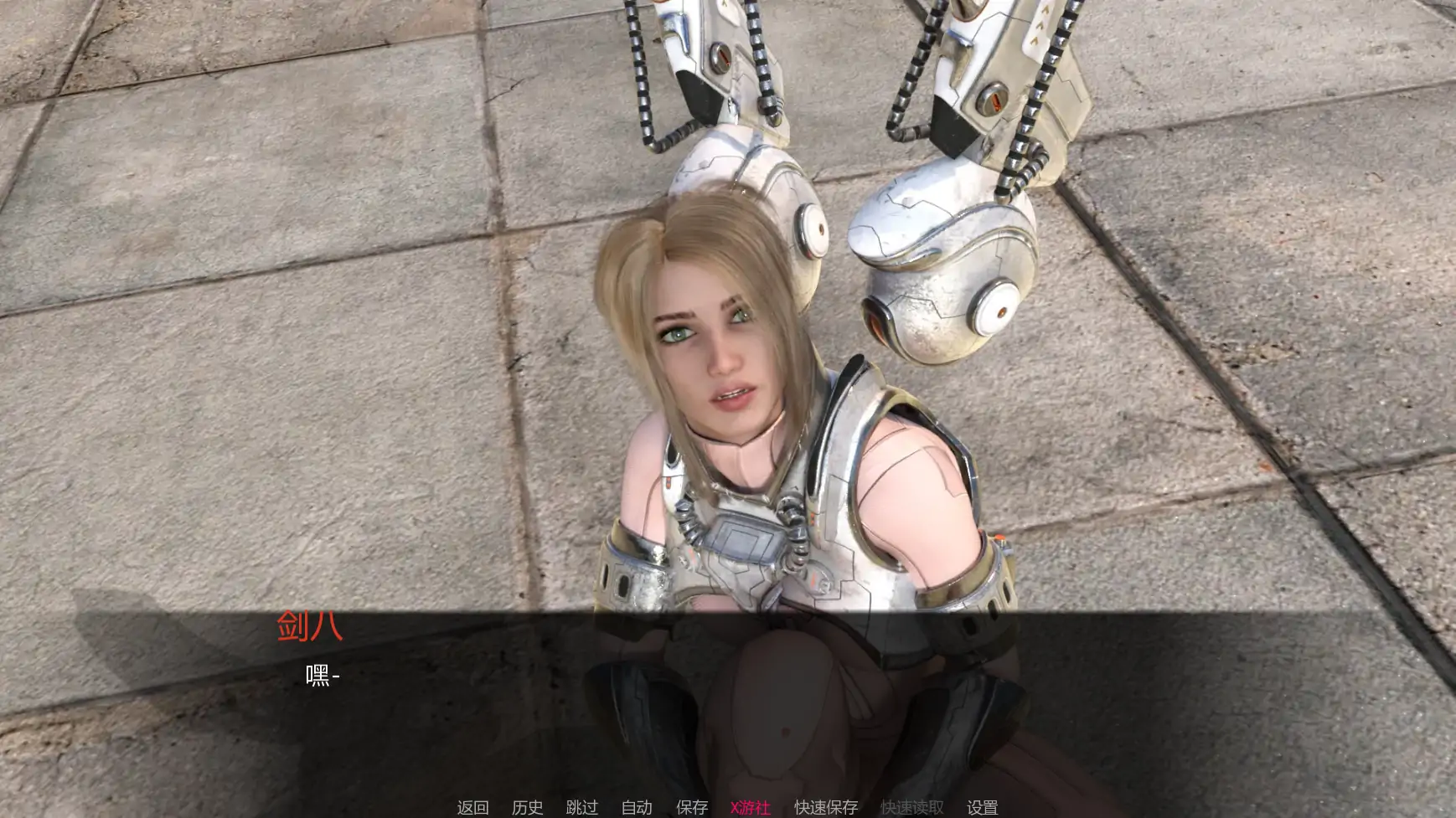Viewport: 1456px width, 818px height.
Task: Toggle 自动 auto-advance mode
Action: point(637,807)
